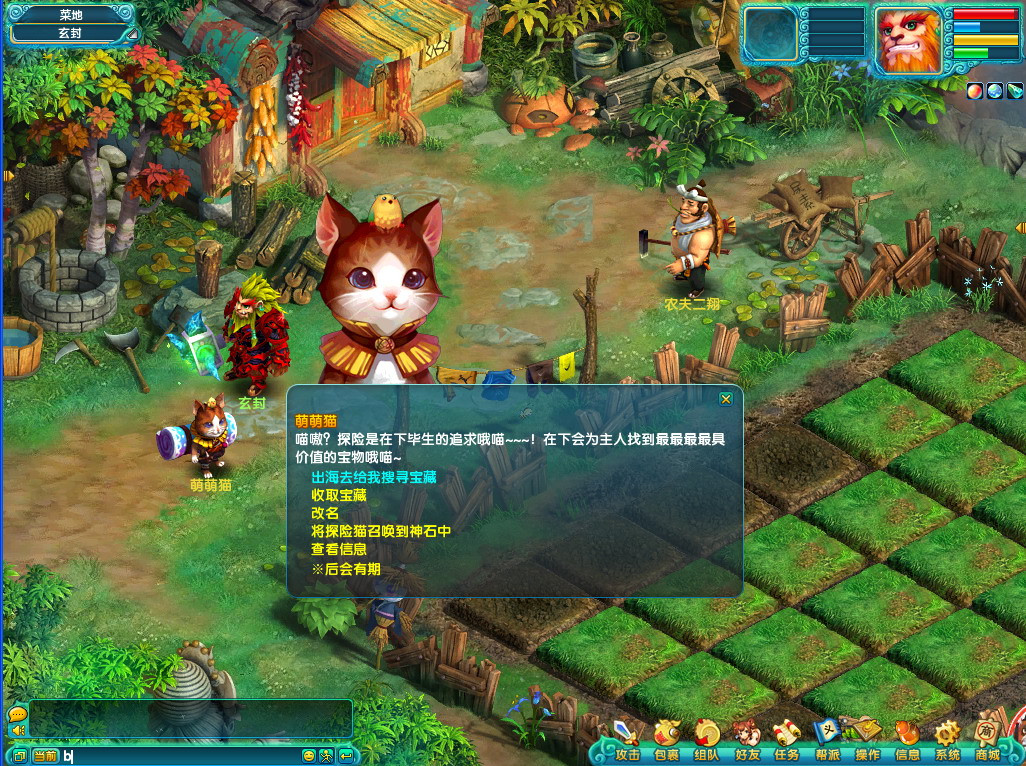
Task: Open the 信息 gourd info panel
Action: [907, 741]
